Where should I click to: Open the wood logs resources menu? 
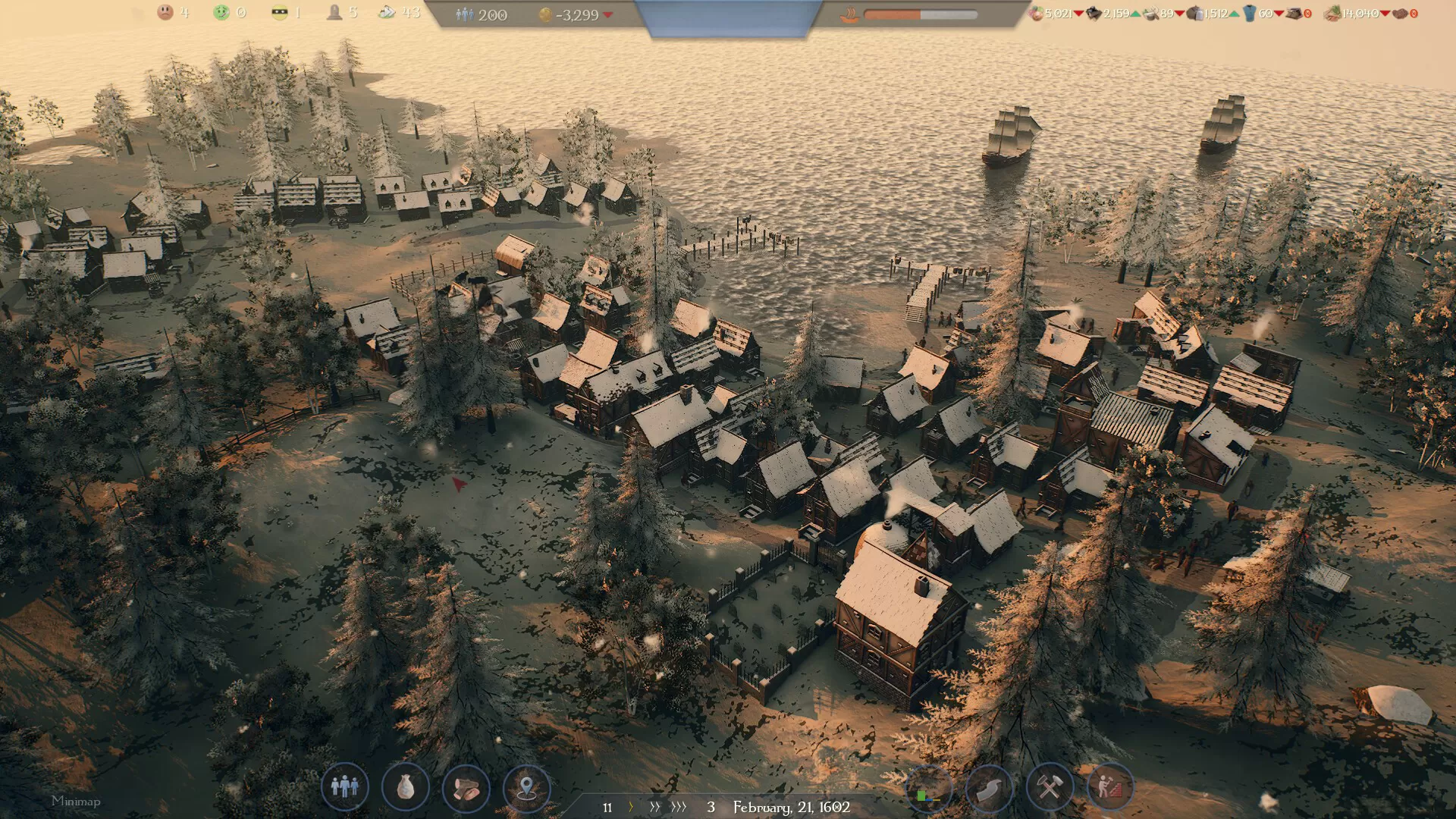(x=466, y=787)
